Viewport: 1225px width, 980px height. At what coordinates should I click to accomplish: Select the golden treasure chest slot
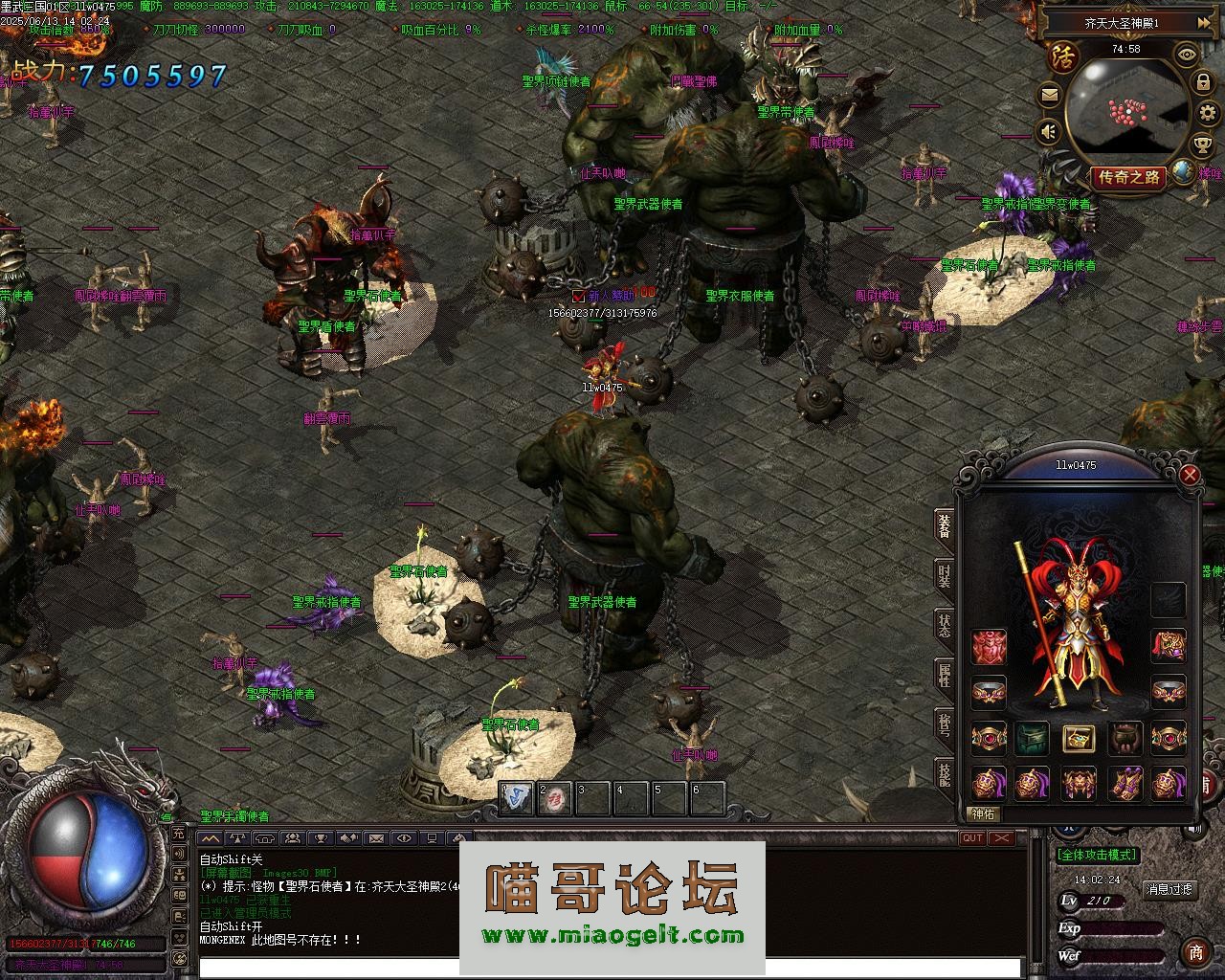pyautogui.click(x=1079, y=738)
